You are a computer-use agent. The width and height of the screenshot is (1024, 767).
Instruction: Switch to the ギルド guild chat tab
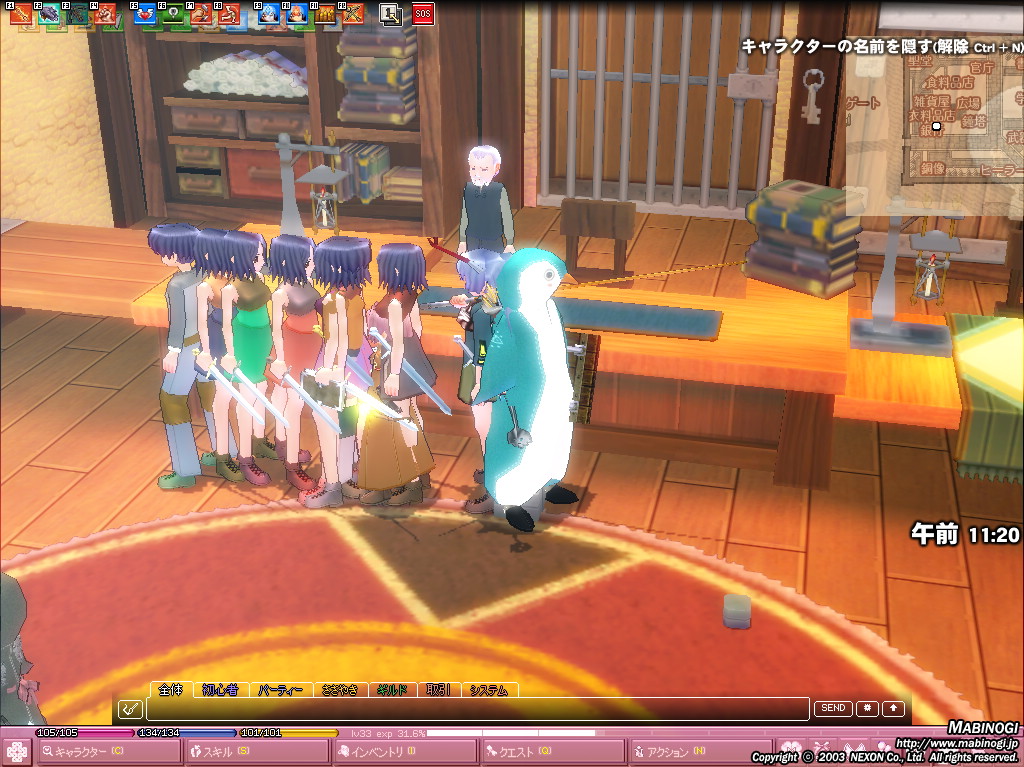pos(392,690)
